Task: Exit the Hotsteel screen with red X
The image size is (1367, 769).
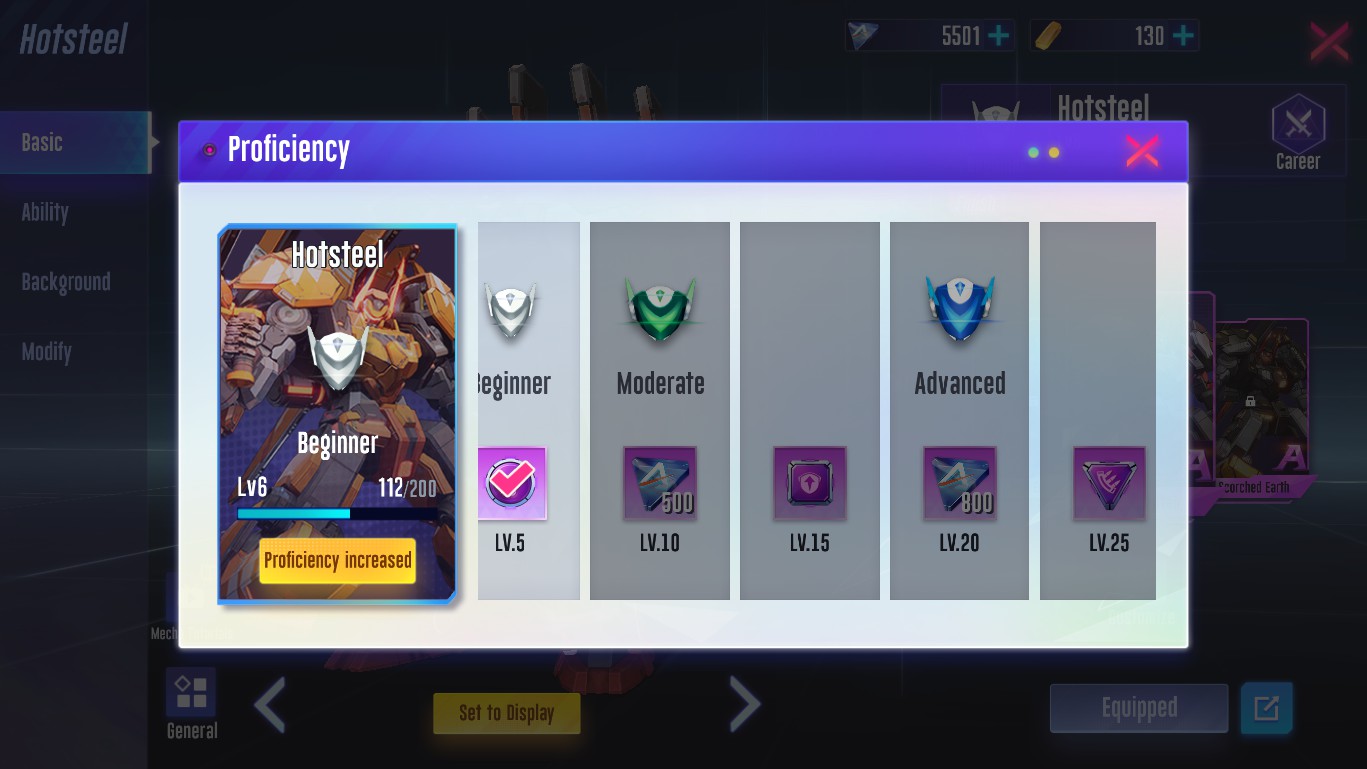Action: pos(1329,42)
